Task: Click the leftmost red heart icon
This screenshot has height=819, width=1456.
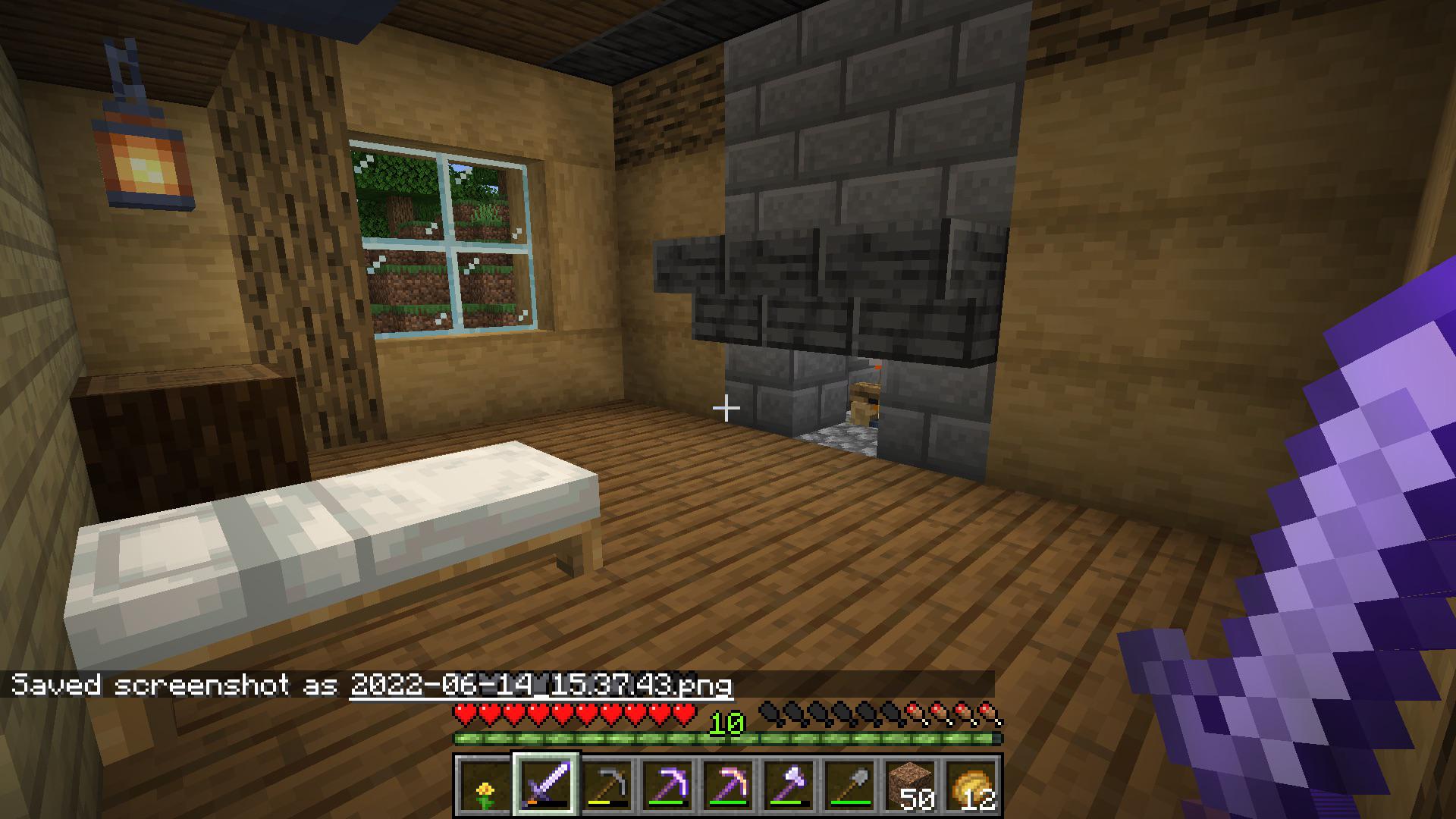Action: click(463, 711)
